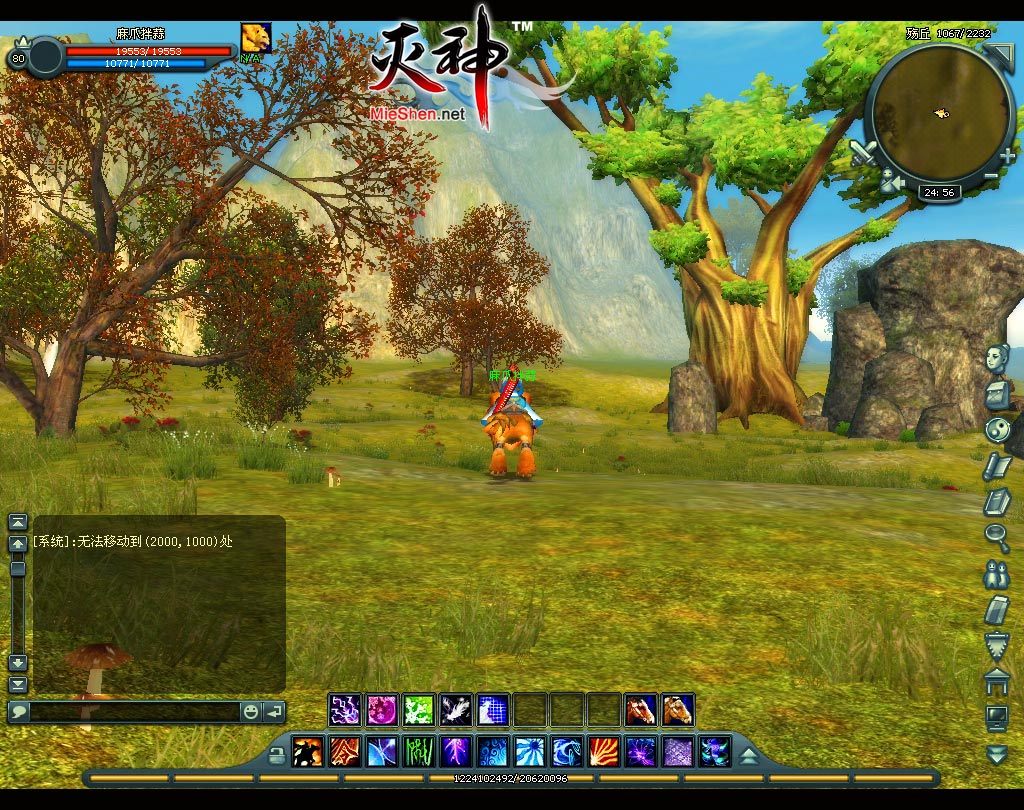Click the minimap zoom-in plus button
The height and width of the screenshot is (810, 1024).
[x=1006, y=156]
